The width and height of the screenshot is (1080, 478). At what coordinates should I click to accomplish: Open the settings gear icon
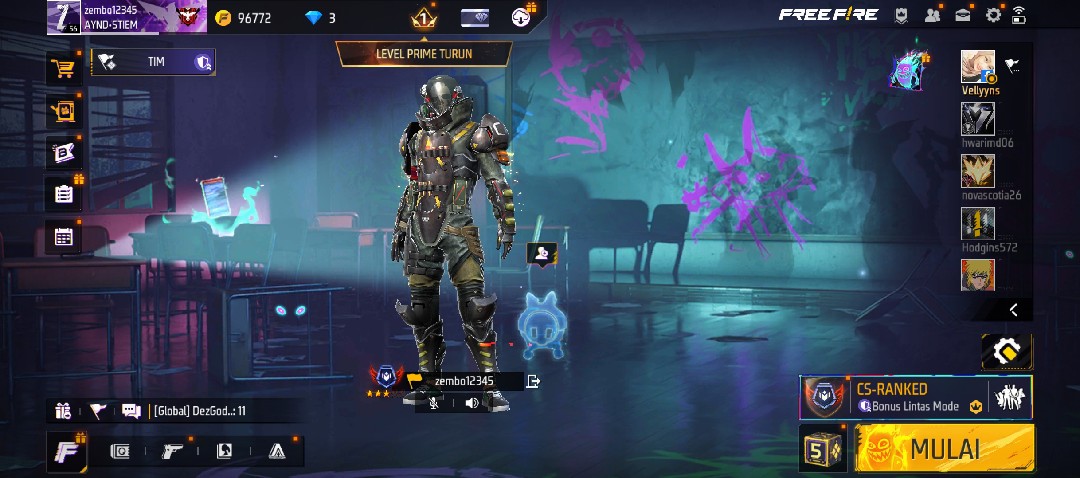(993, 15)
